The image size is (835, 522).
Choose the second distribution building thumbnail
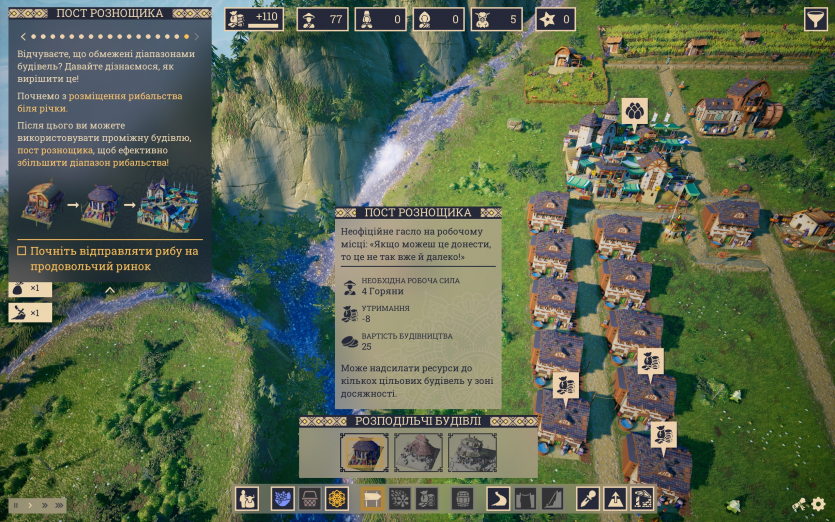click(419, 452)
